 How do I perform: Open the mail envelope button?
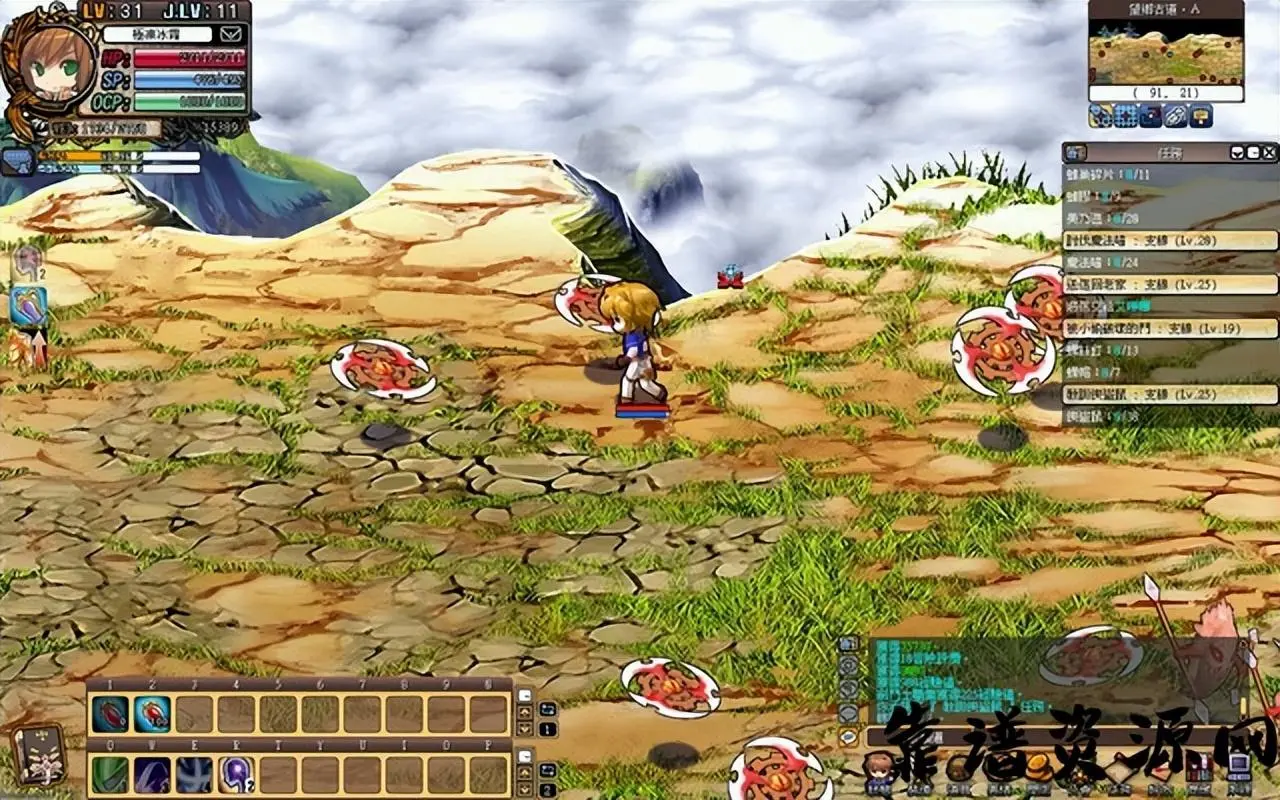coord(231,34)
